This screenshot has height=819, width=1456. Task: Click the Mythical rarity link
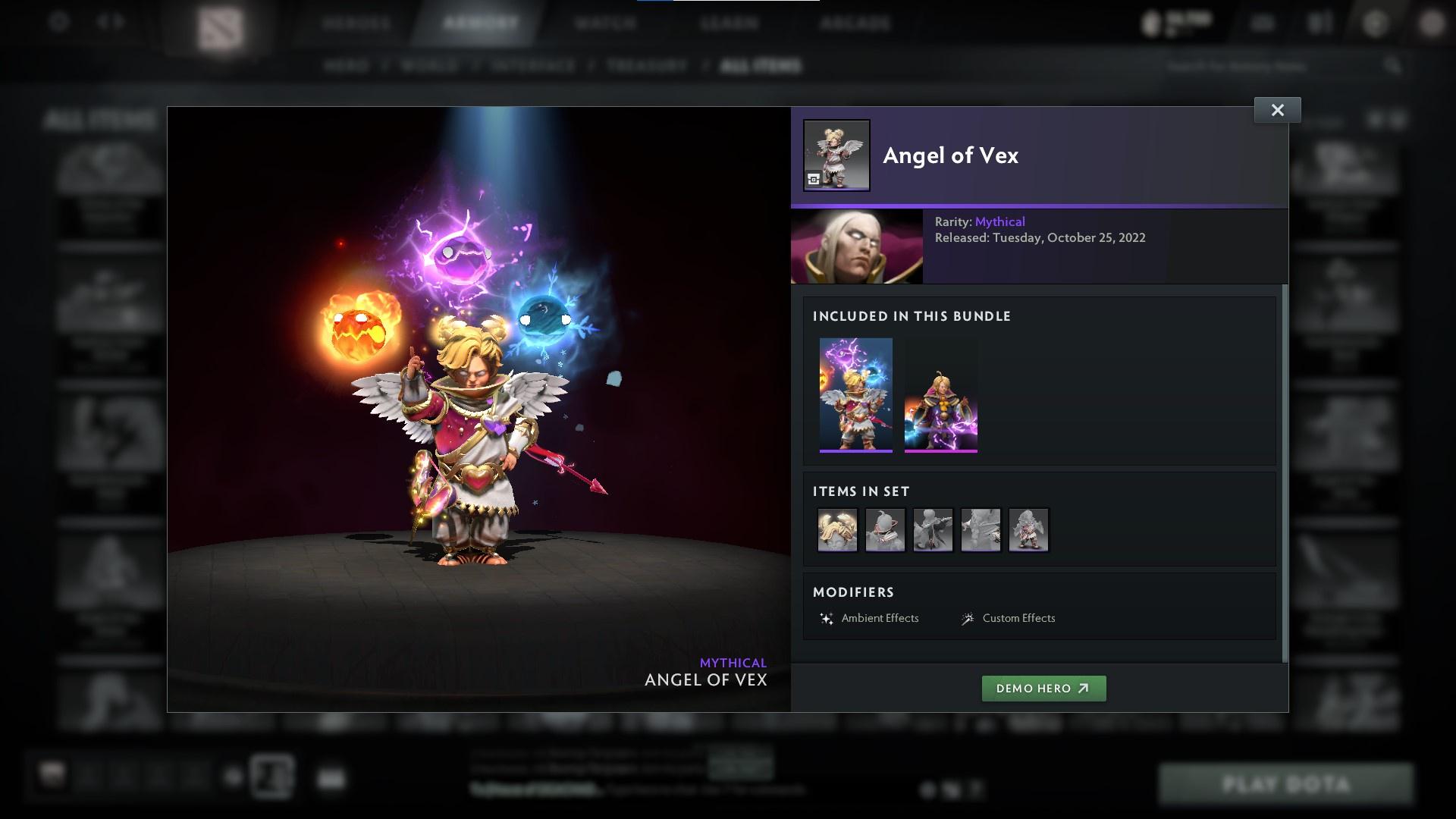pyautogui.click(x=1001, y=221)
